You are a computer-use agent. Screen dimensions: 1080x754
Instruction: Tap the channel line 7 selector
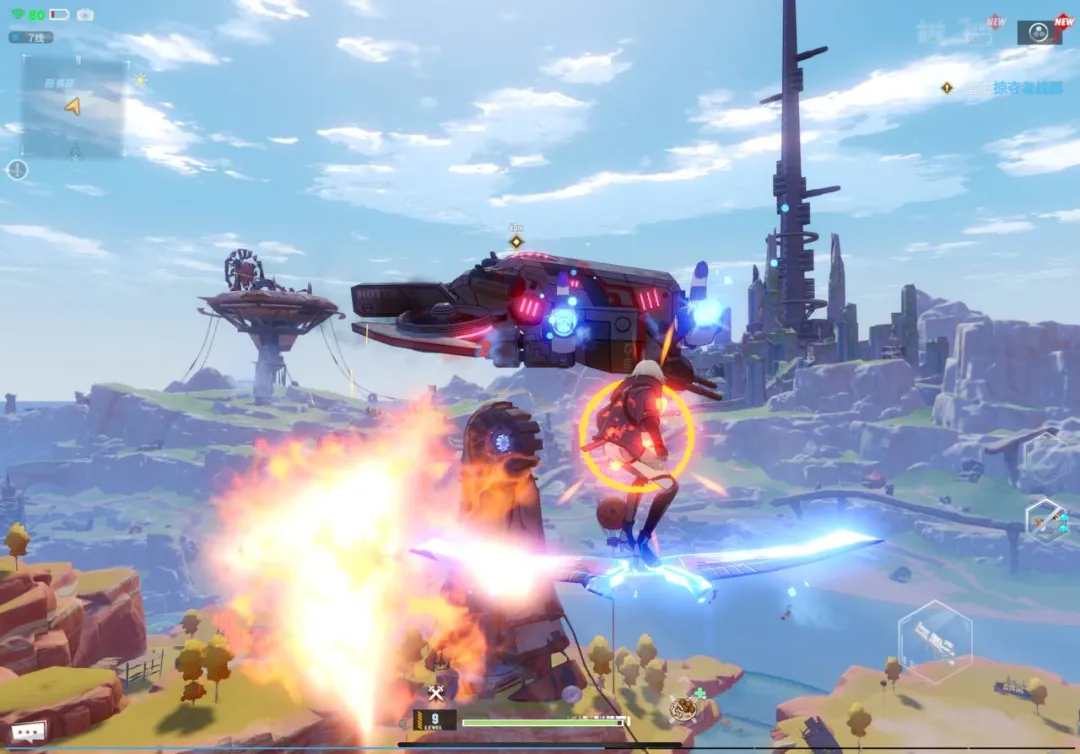pos(31,37)
